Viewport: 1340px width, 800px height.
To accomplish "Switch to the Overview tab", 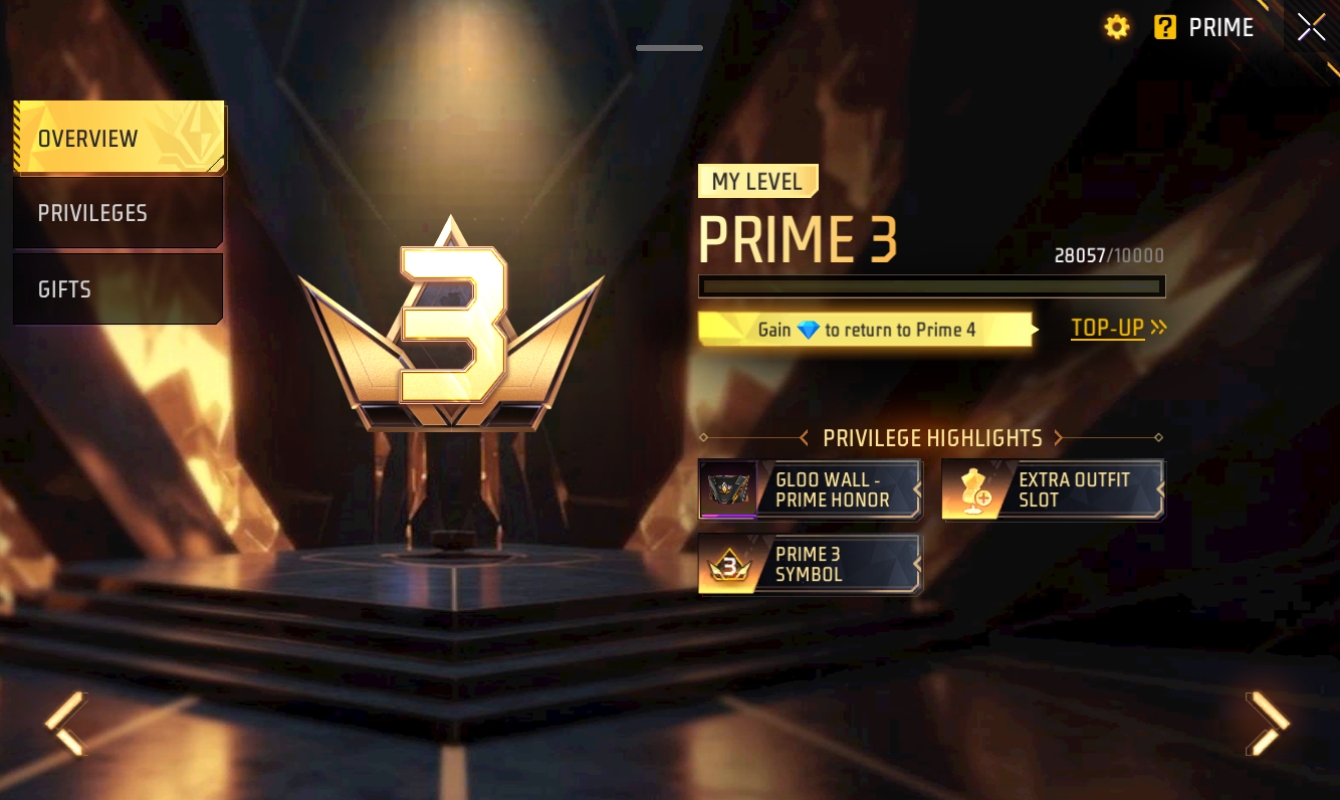I will [x=118, y=138].
